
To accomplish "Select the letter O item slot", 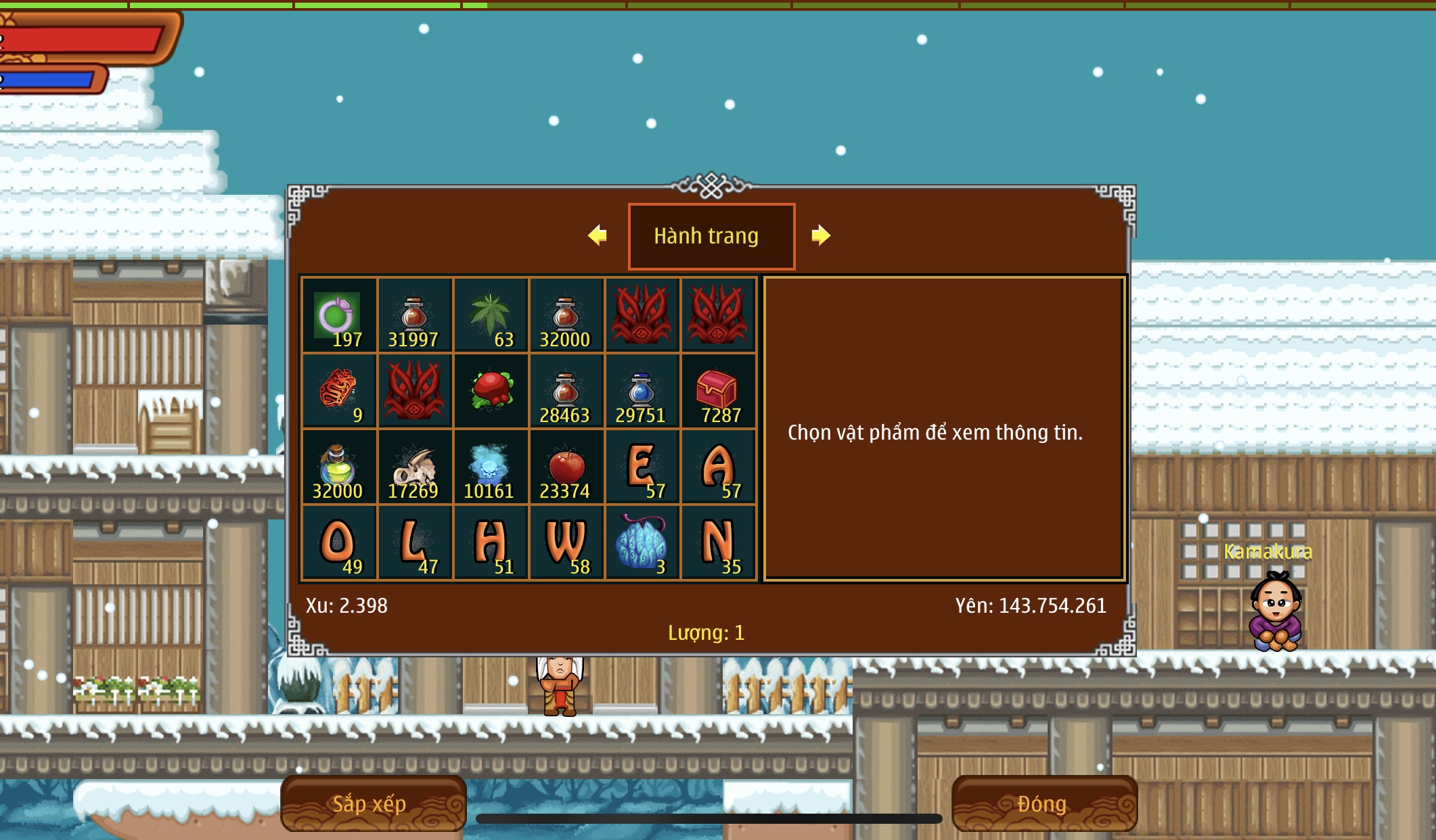I will coord(339,543).
